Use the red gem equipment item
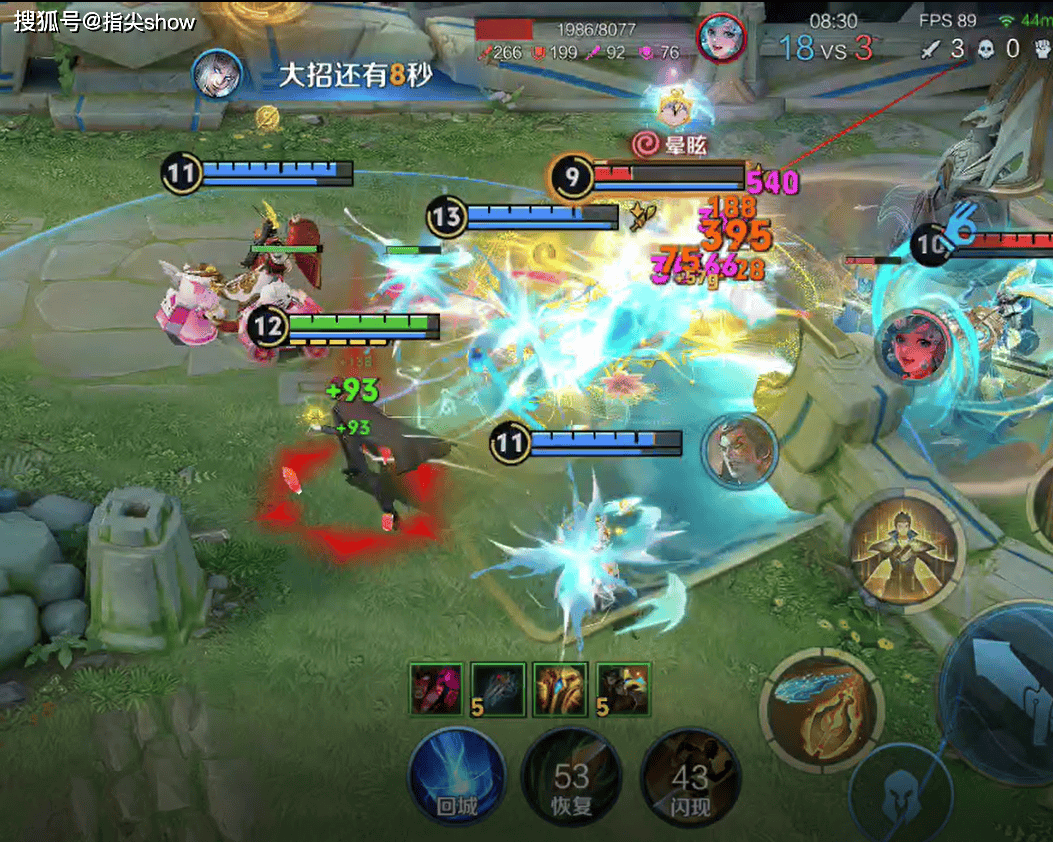1053x842 pixels. tap(437, 689)
